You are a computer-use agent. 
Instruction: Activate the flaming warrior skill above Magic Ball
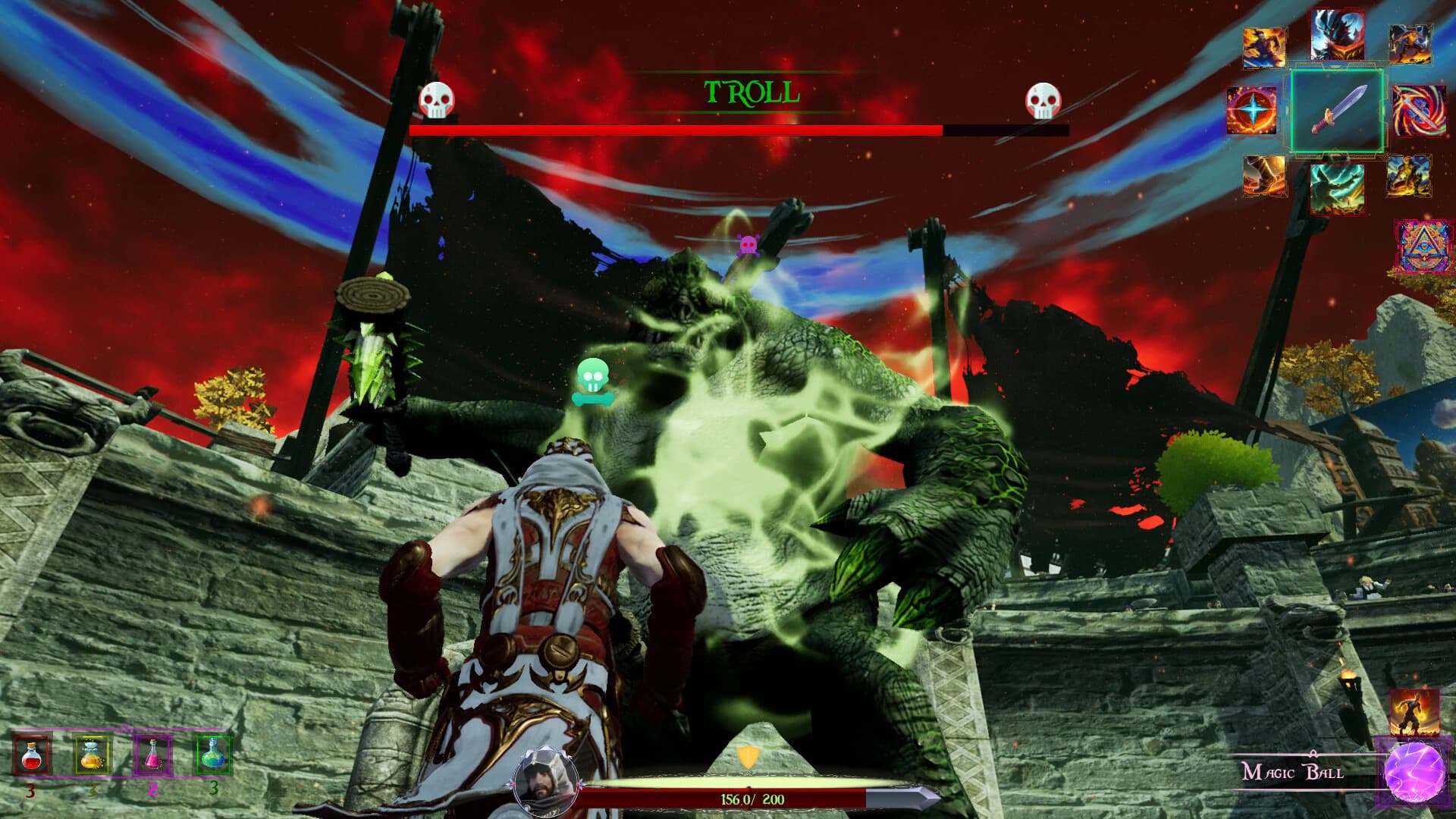pos(1414,711)
